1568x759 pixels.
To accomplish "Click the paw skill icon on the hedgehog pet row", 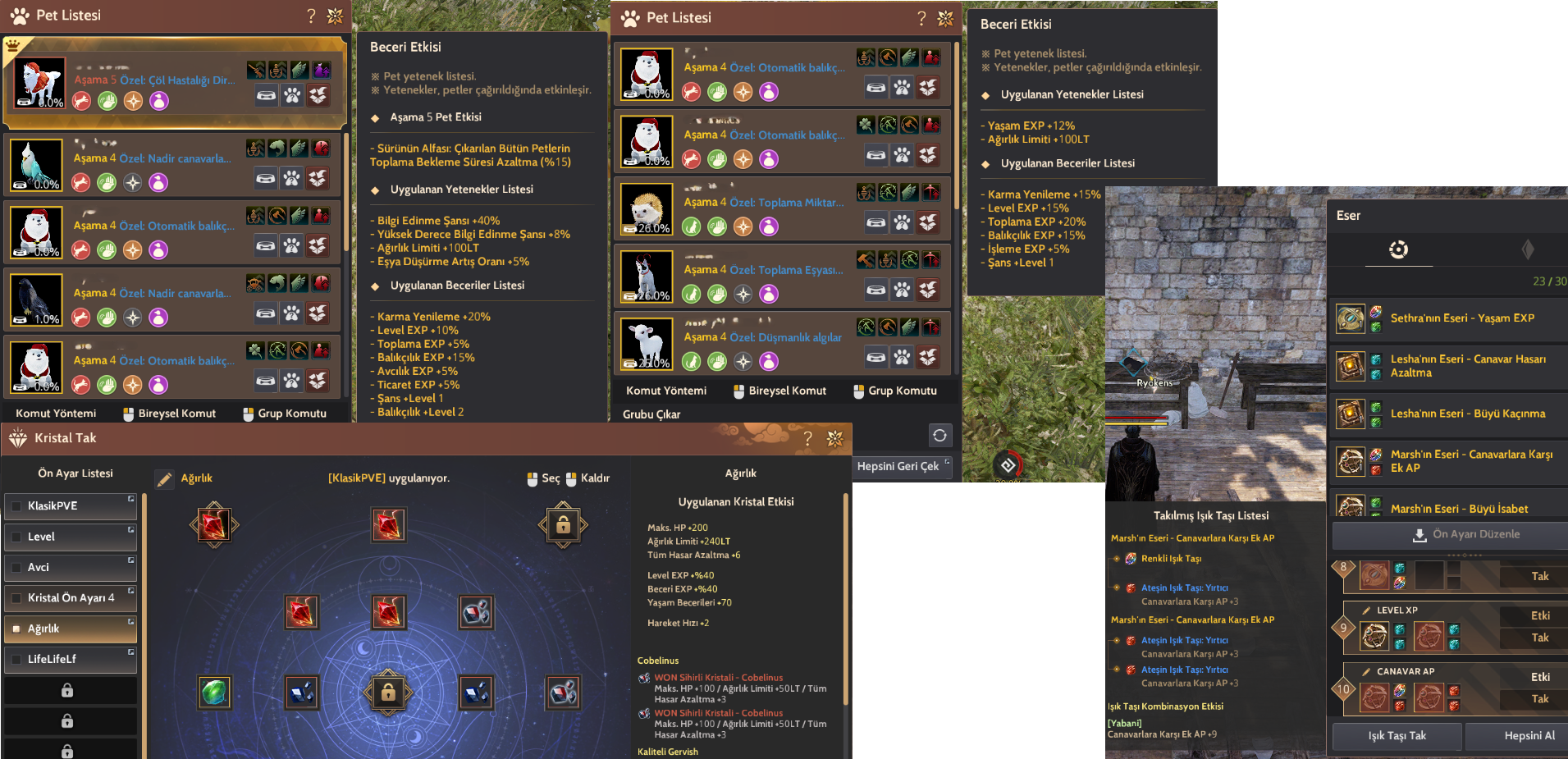I will (x=902, y=222).
